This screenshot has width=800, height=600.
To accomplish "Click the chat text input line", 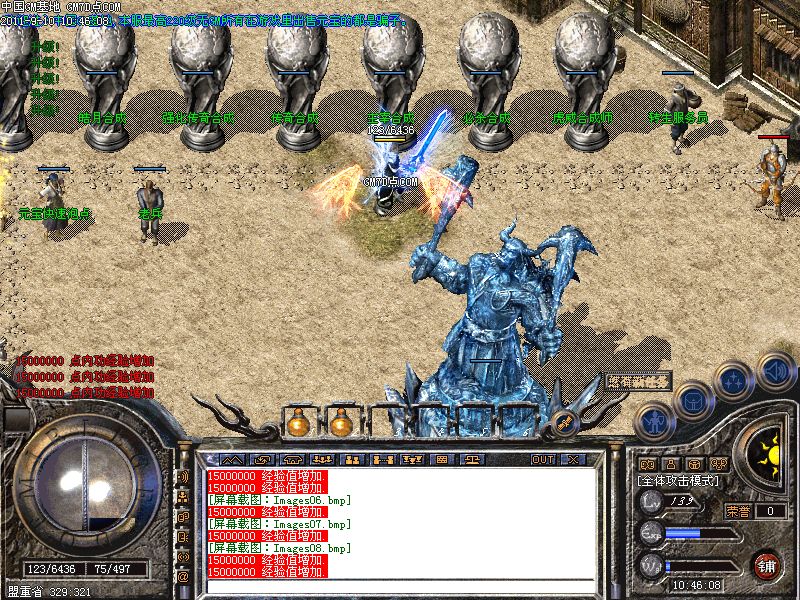I will coord(400,583).
